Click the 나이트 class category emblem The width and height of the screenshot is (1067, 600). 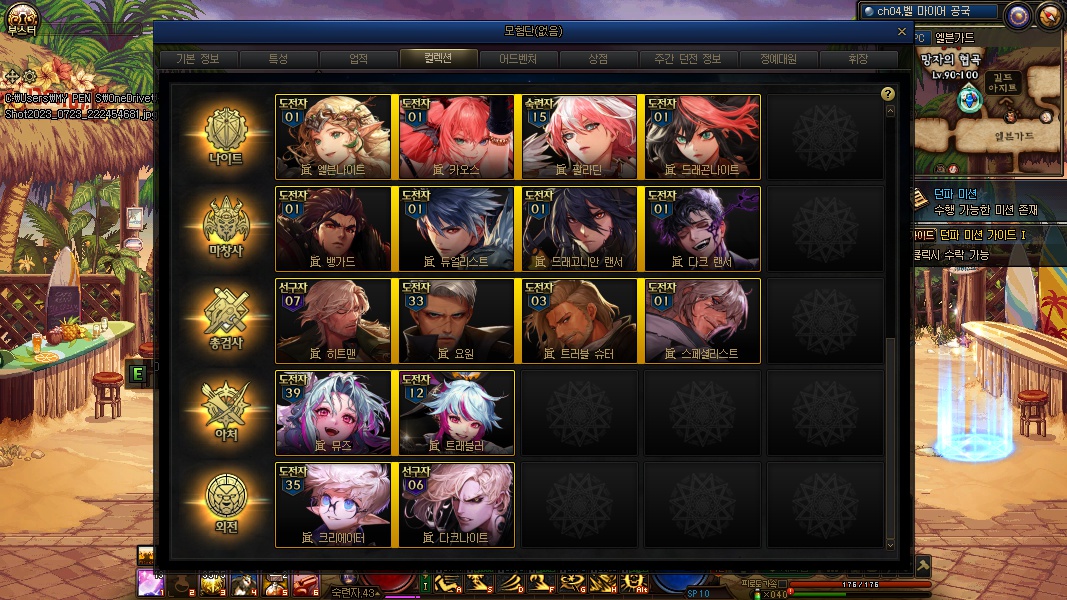click(225, 137)
